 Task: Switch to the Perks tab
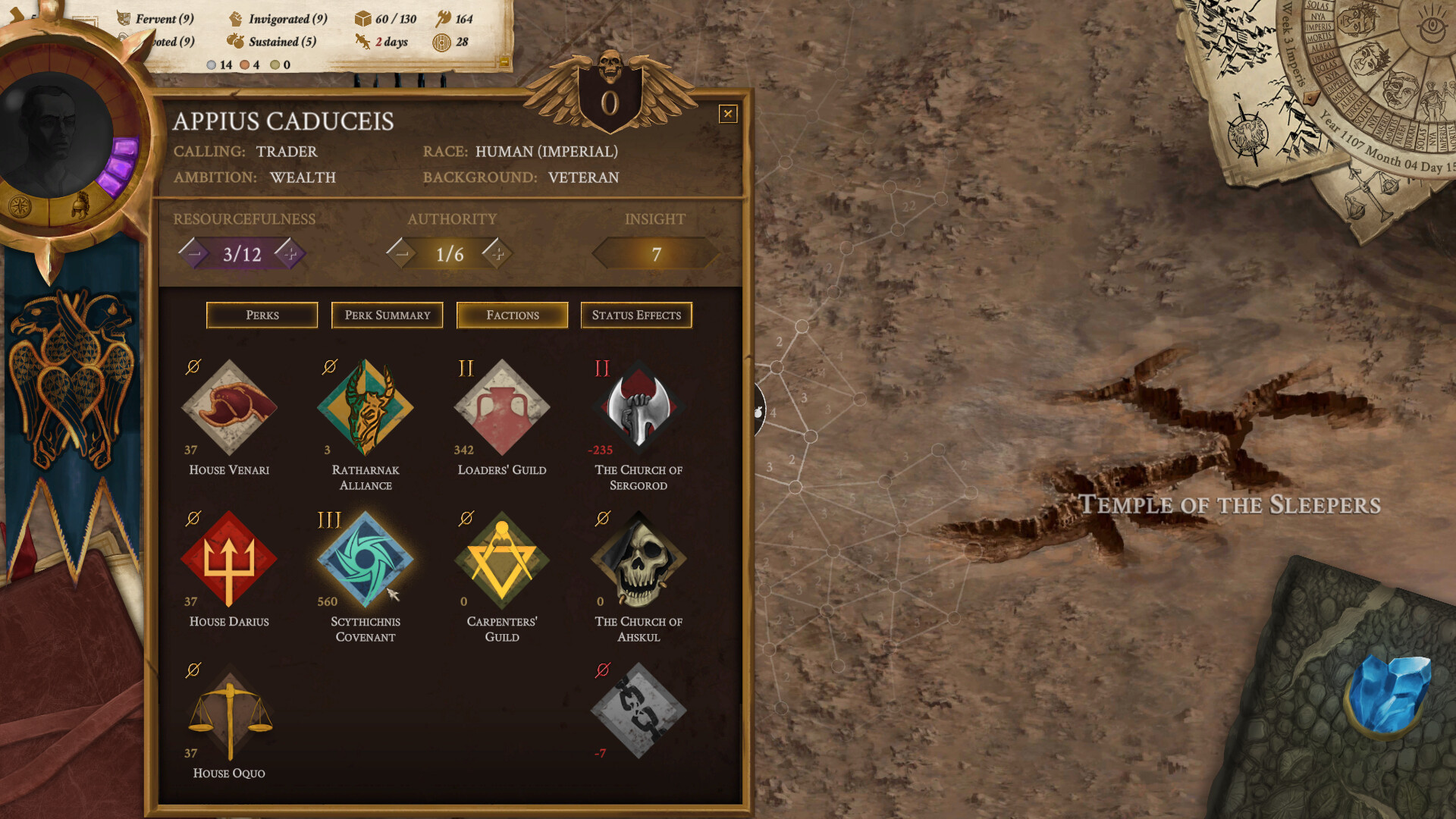pos(262,315)
